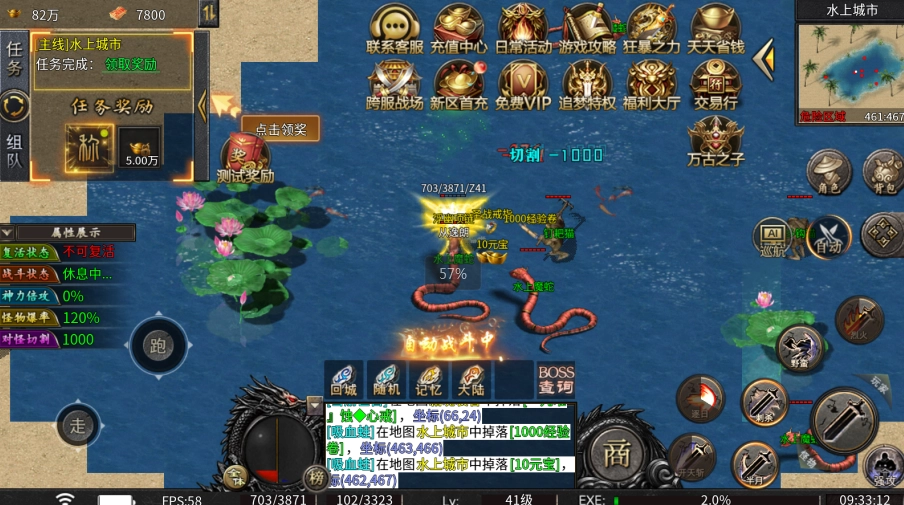The image size is (904, 505).
Task: Open the 测试奖励 test reward icon
Action: [244, 160]
